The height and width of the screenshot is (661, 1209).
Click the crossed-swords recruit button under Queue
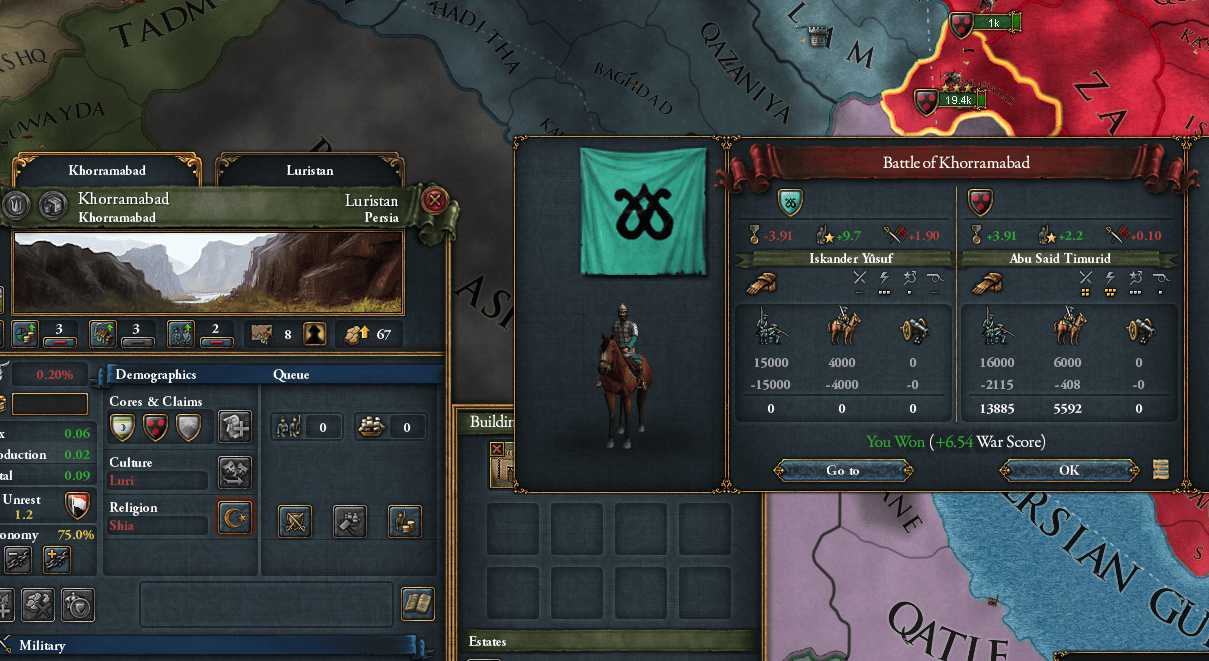tap(296, 521)
